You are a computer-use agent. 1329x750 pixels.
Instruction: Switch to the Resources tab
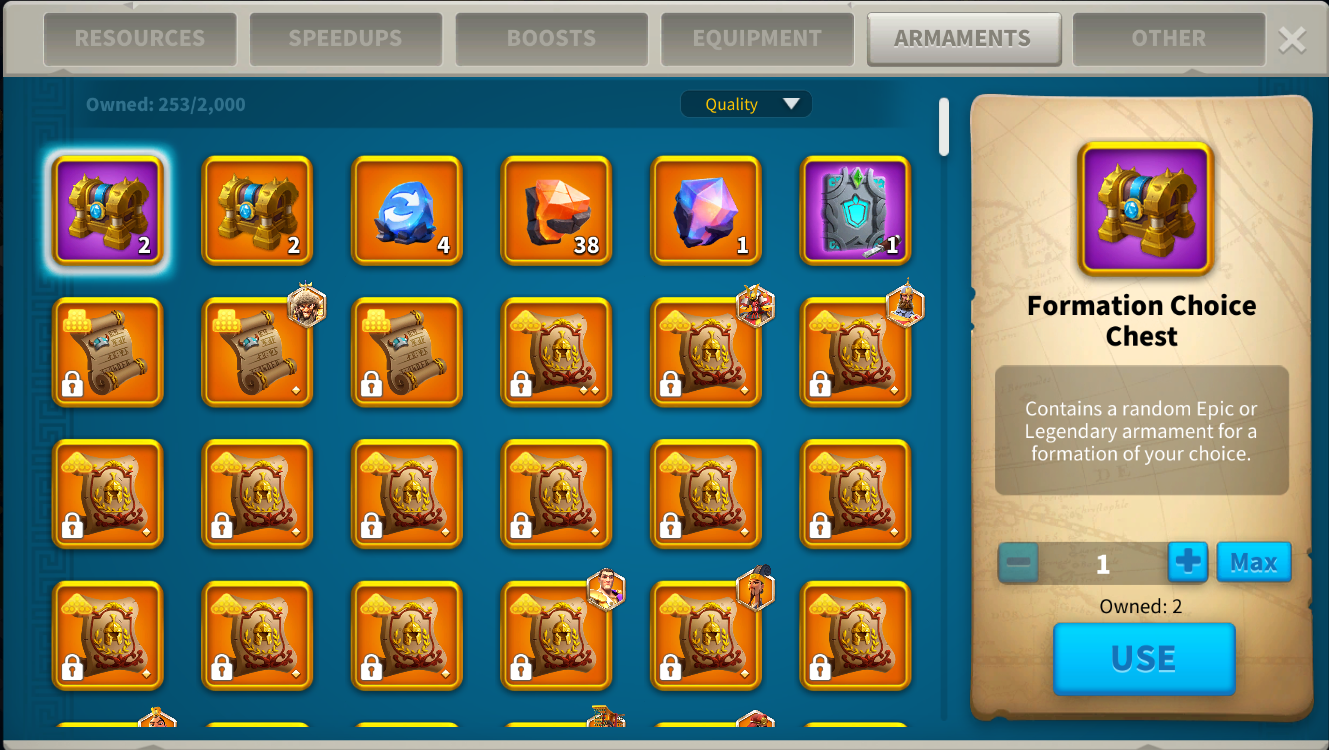139,39
